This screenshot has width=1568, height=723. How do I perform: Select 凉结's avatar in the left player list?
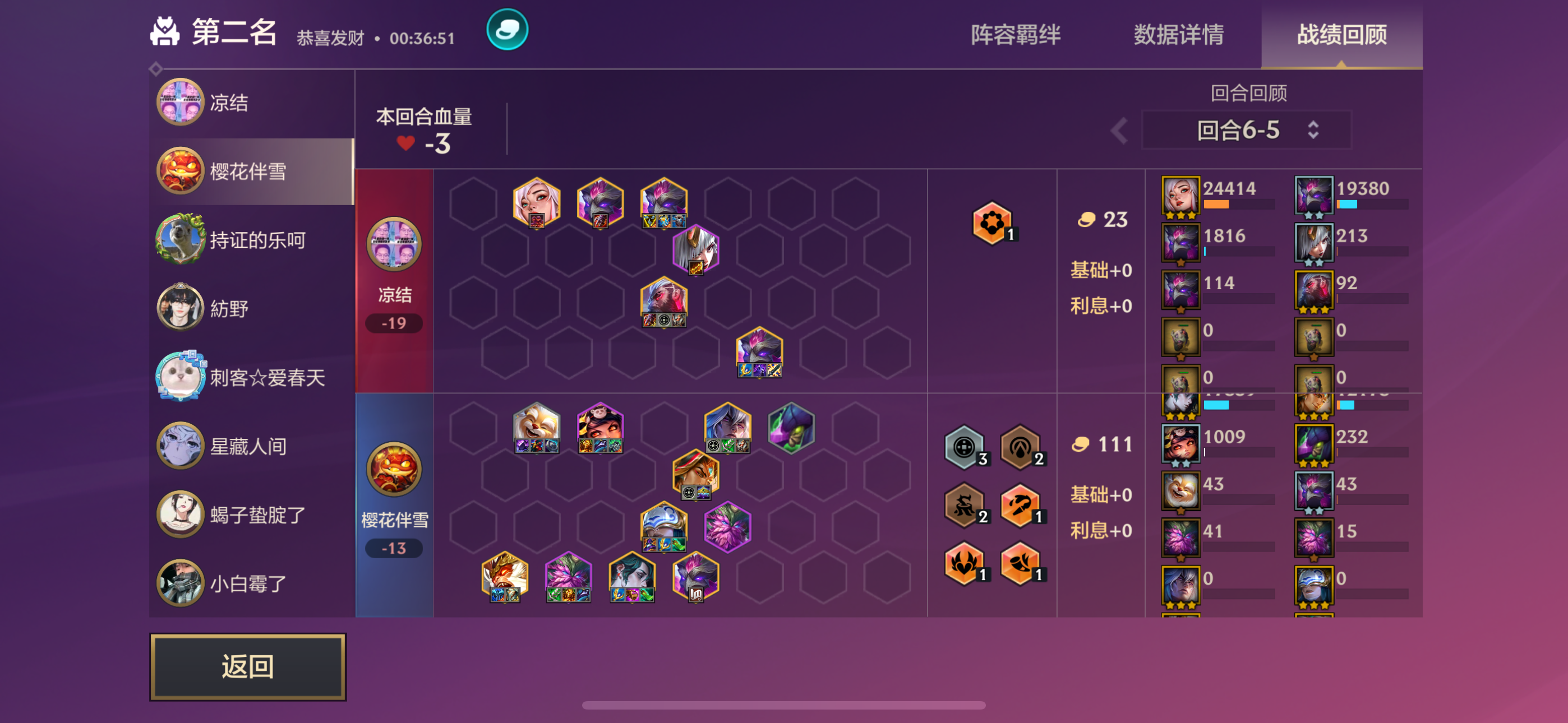tap(180, 101)
